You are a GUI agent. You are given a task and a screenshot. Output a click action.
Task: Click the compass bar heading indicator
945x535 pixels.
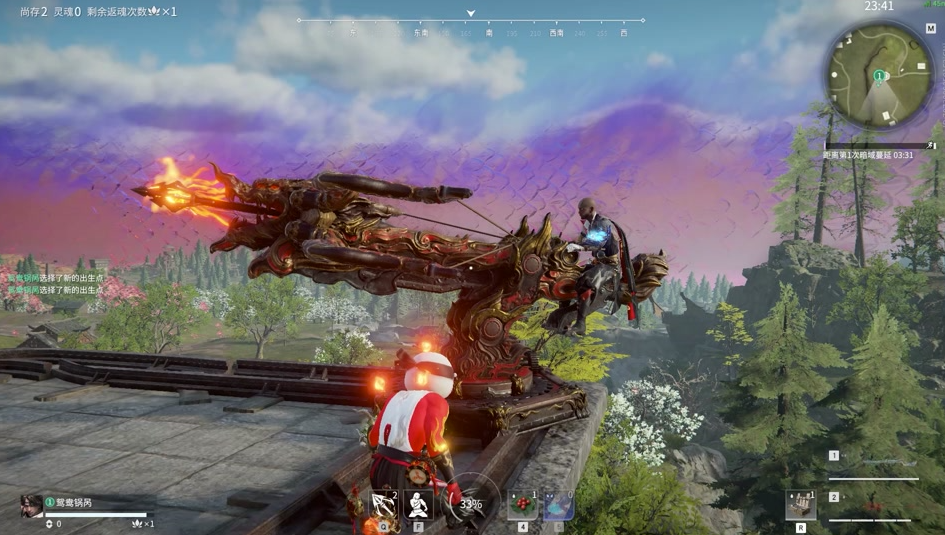pyautogui.click(x=470, y=14)
